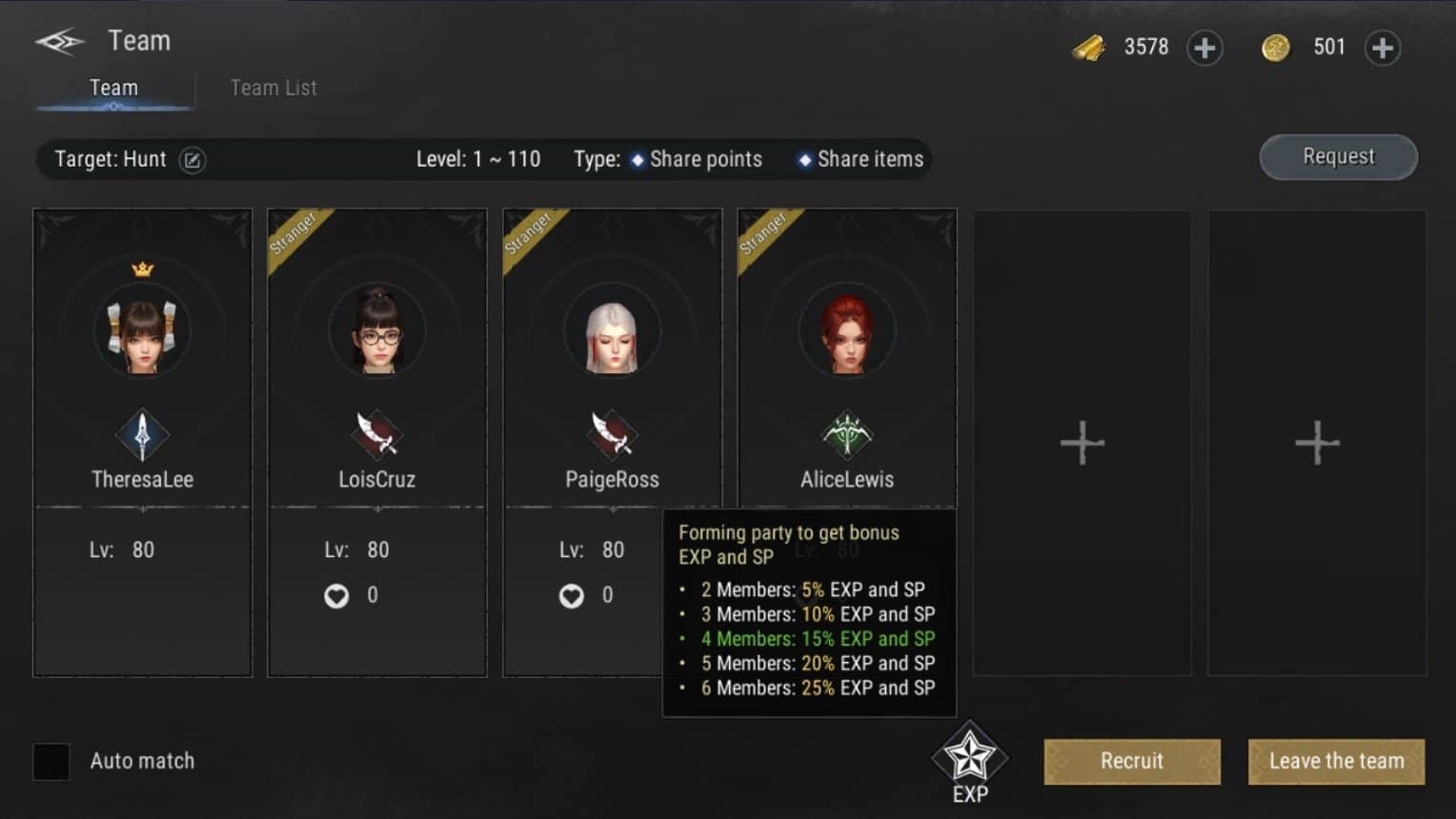Click the Leave the team button

(x=1336, y=761)
